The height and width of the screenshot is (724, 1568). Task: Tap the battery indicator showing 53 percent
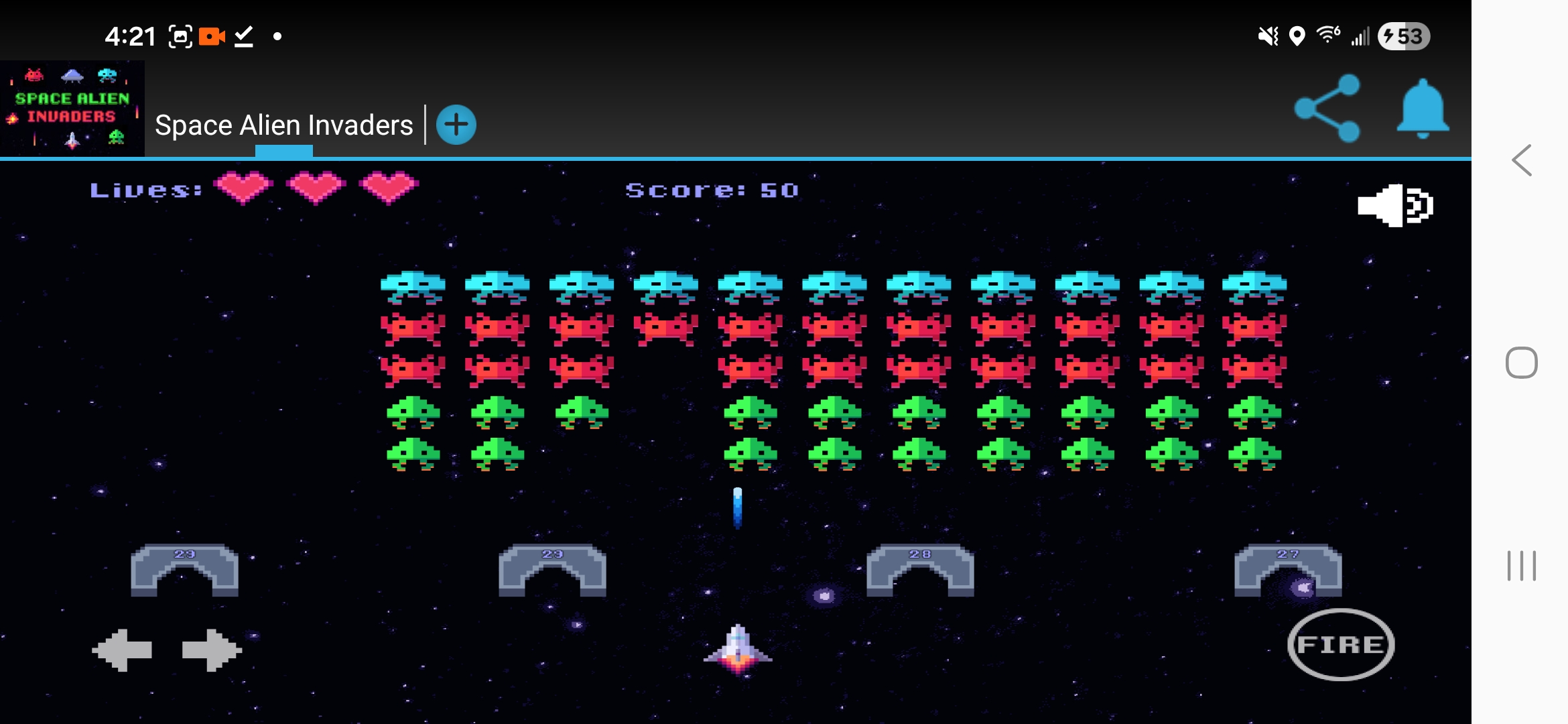pyautogui.click(x=1404, y=37)
